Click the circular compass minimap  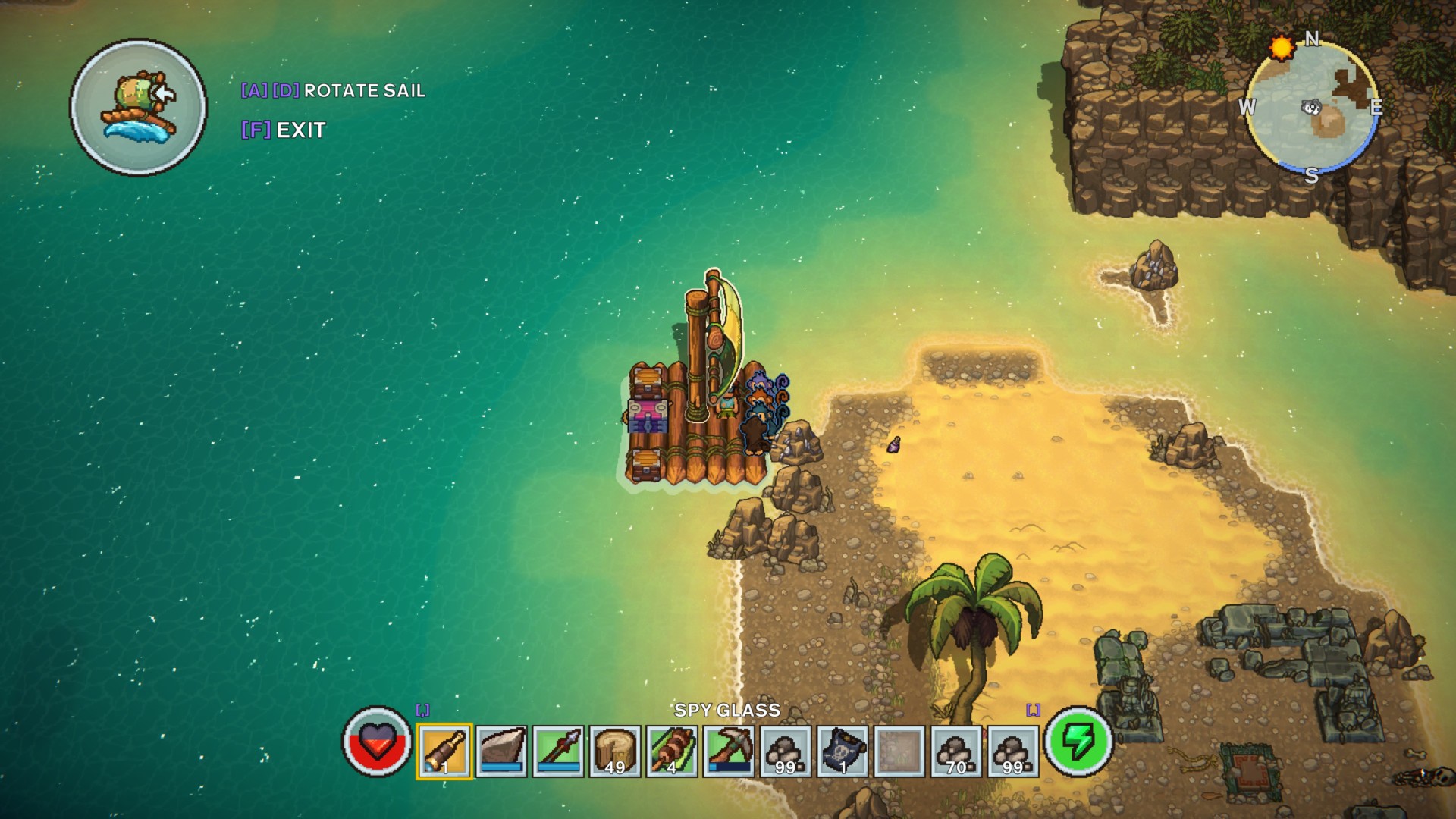point(1312,108)
